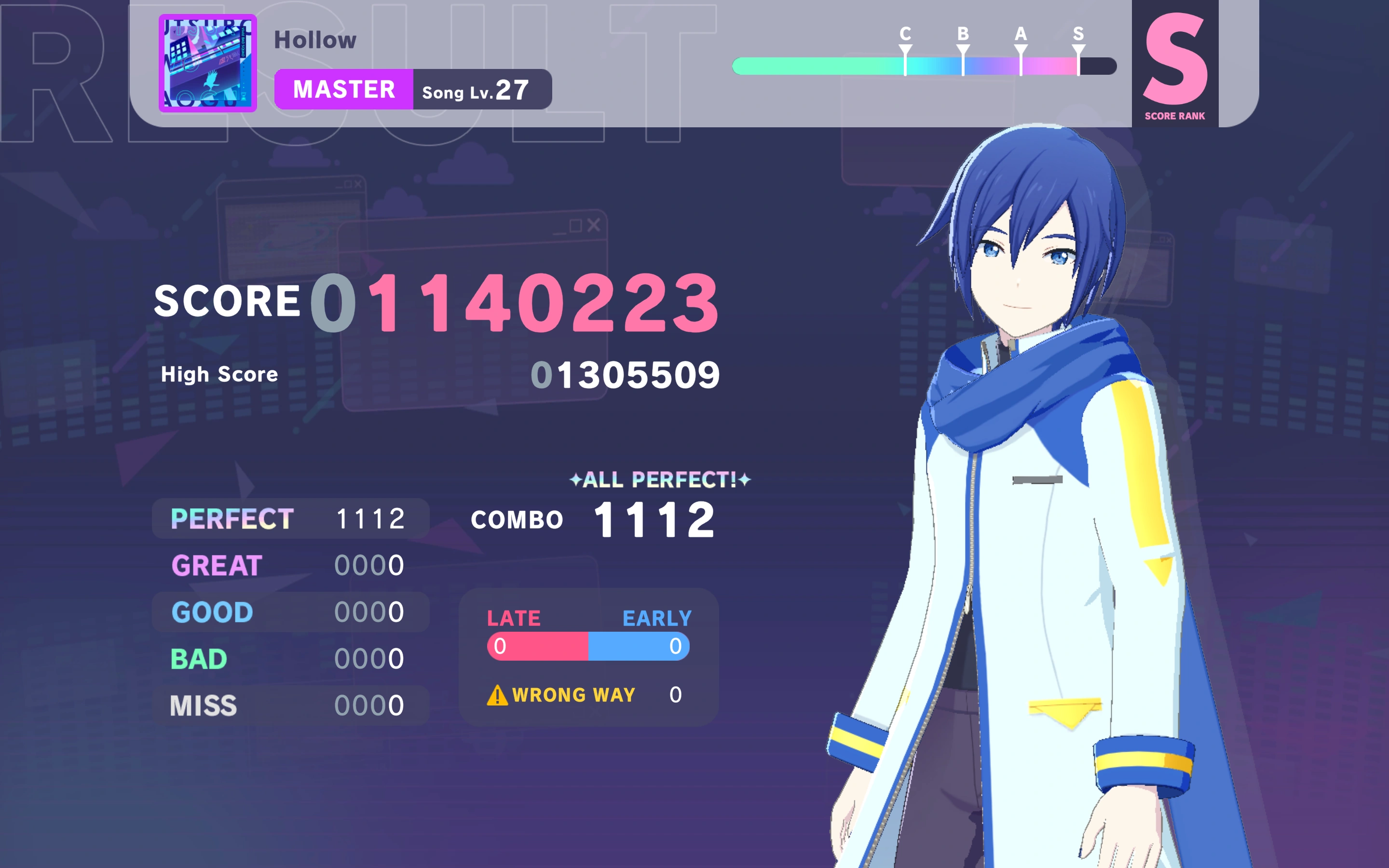
Task: Toggle the LATE label on the timing panel
Action: (x=514, y=618)
